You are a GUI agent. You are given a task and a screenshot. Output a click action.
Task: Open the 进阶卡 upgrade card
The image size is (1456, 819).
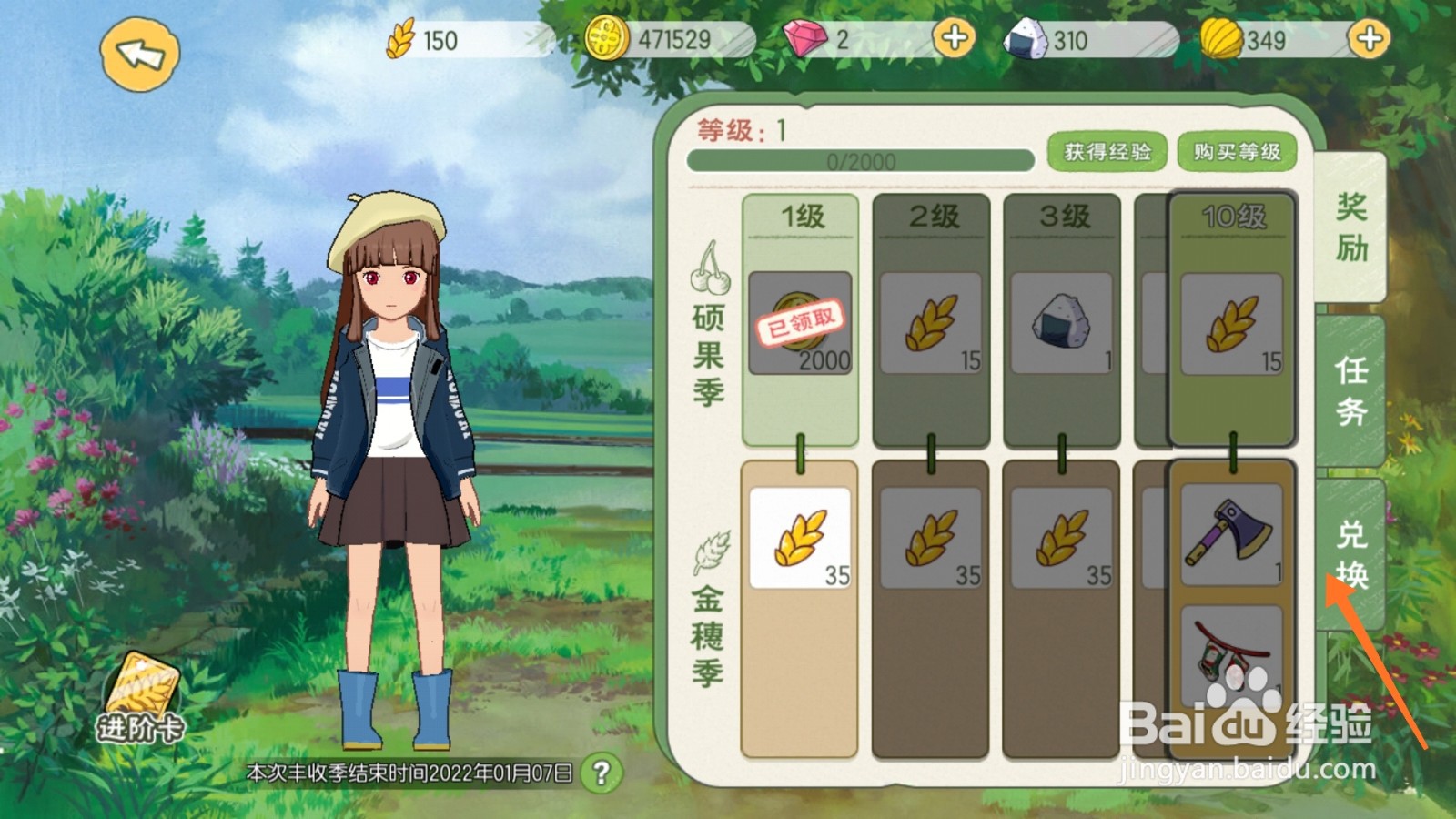pyautogui.click(x=141, y=701)
